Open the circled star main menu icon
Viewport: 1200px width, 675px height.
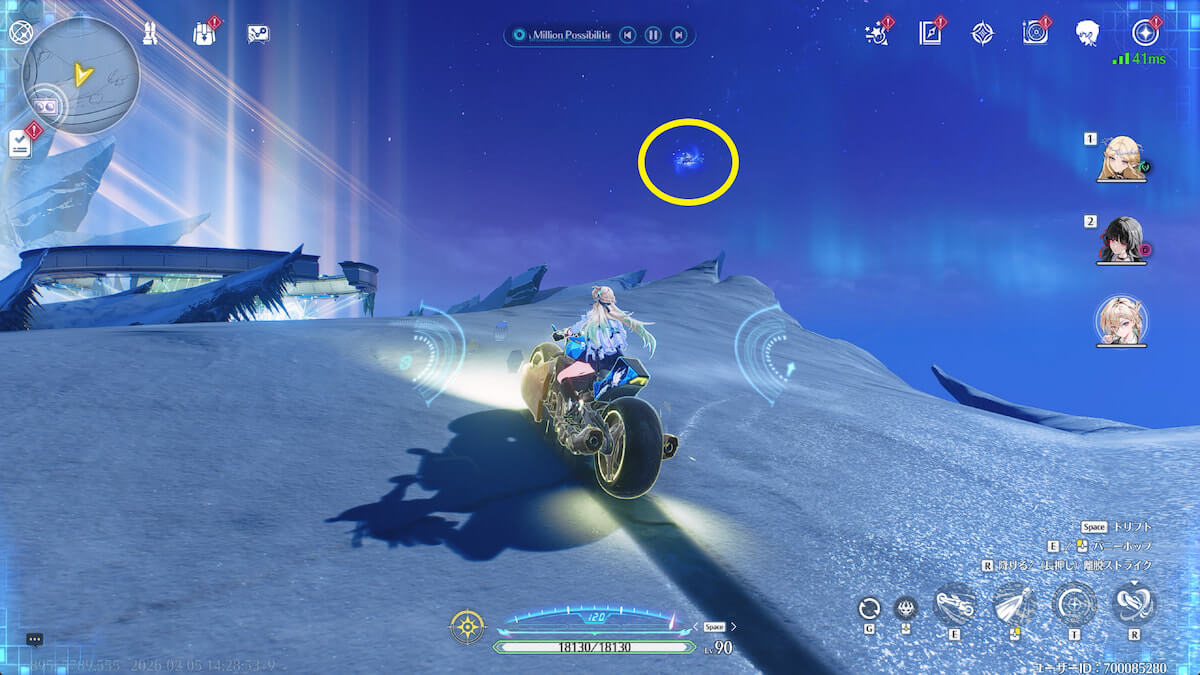[x=1145, y=33]
